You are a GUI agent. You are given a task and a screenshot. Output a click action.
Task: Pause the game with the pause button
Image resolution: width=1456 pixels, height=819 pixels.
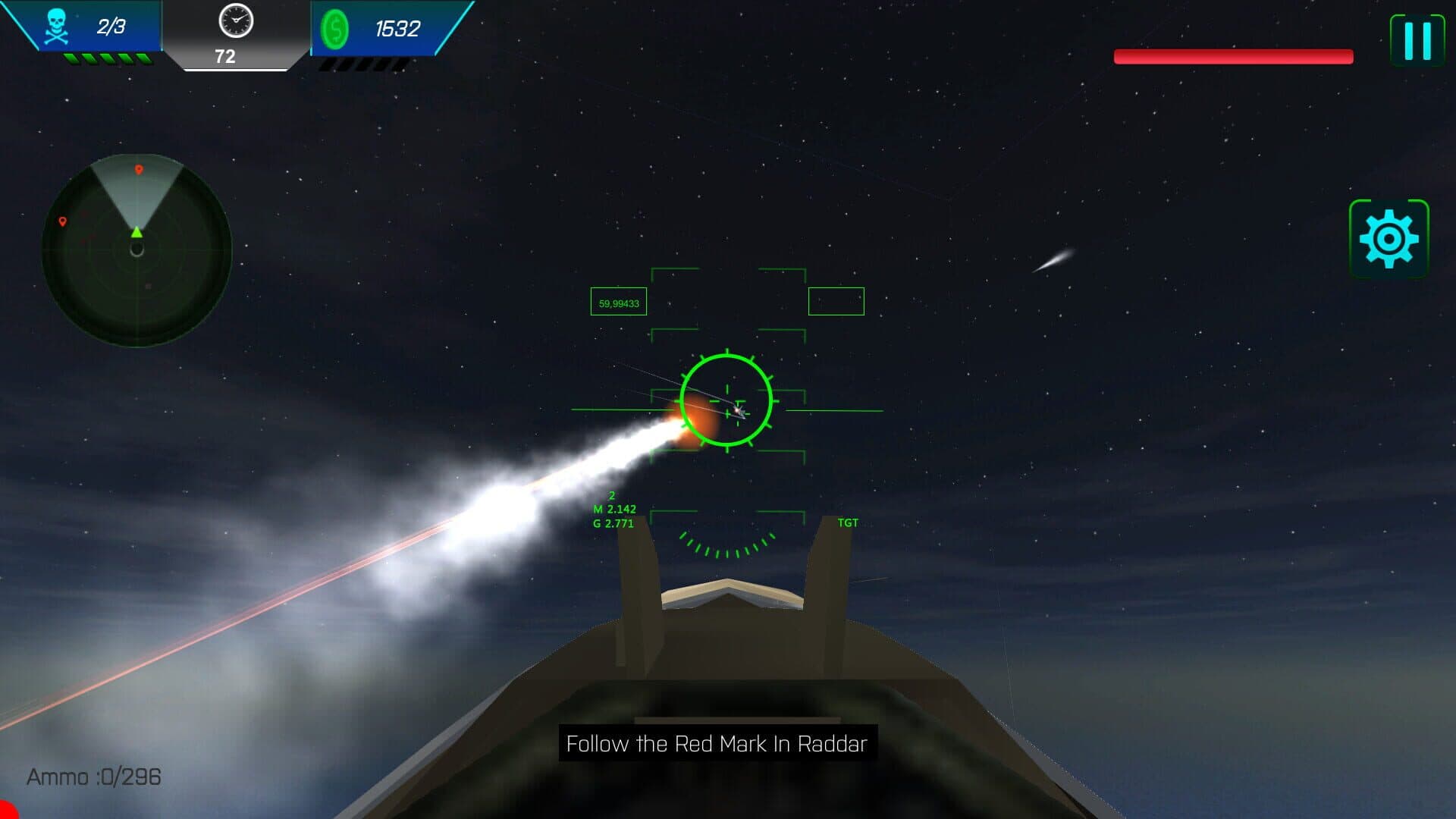1417,40
